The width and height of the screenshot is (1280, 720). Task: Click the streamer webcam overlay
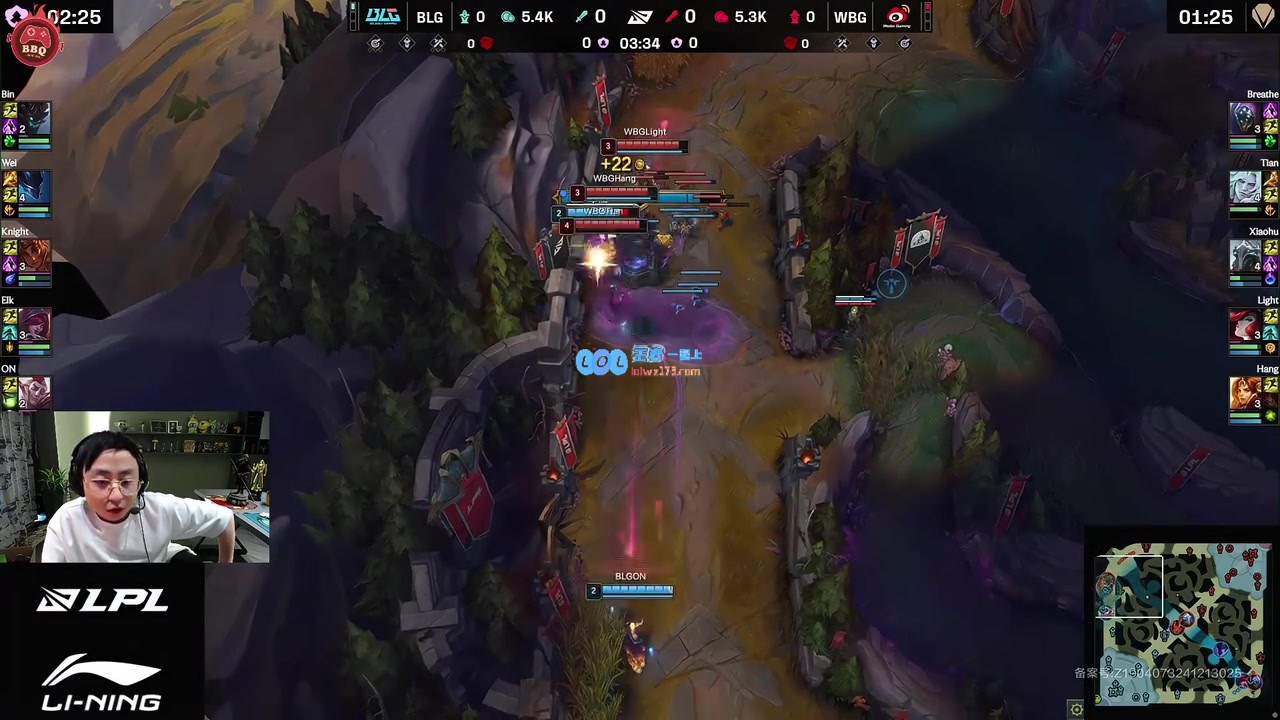tap(135, 487)
